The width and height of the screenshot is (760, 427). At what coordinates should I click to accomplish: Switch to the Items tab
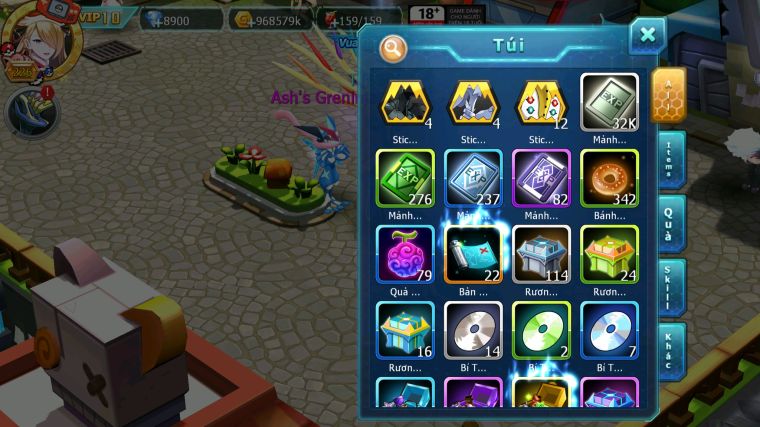point(670,162)
